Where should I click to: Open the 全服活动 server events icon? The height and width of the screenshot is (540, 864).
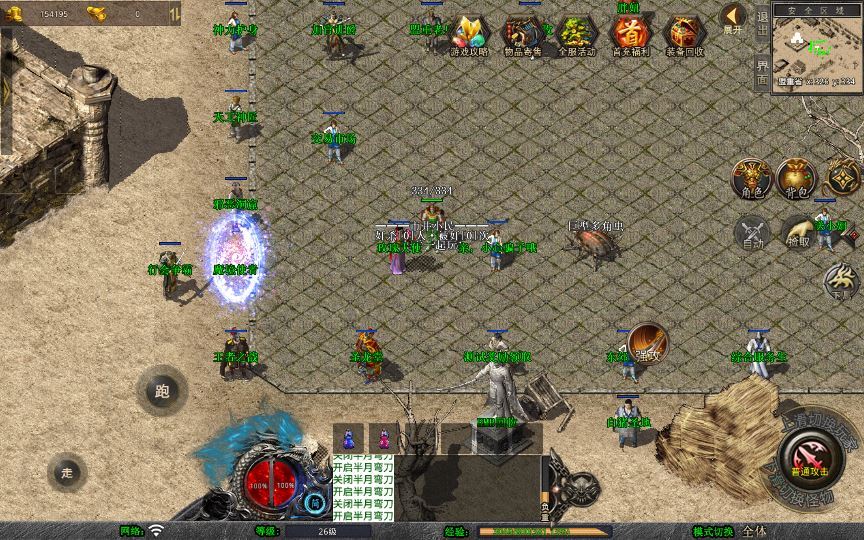(575, 36)
